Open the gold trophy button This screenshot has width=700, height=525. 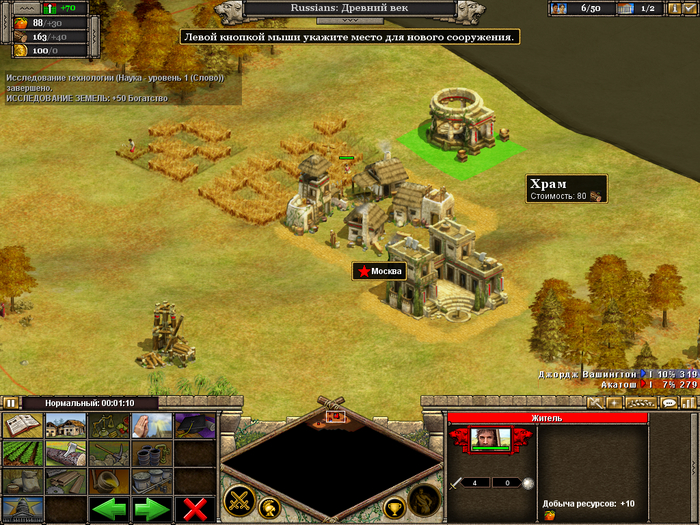point(394,507)
